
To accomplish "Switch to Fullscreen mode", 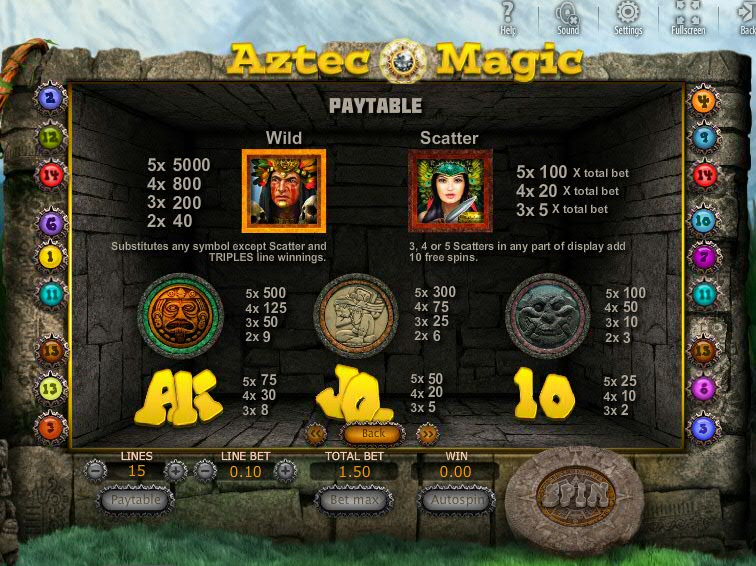I will (x=688, y=16).
